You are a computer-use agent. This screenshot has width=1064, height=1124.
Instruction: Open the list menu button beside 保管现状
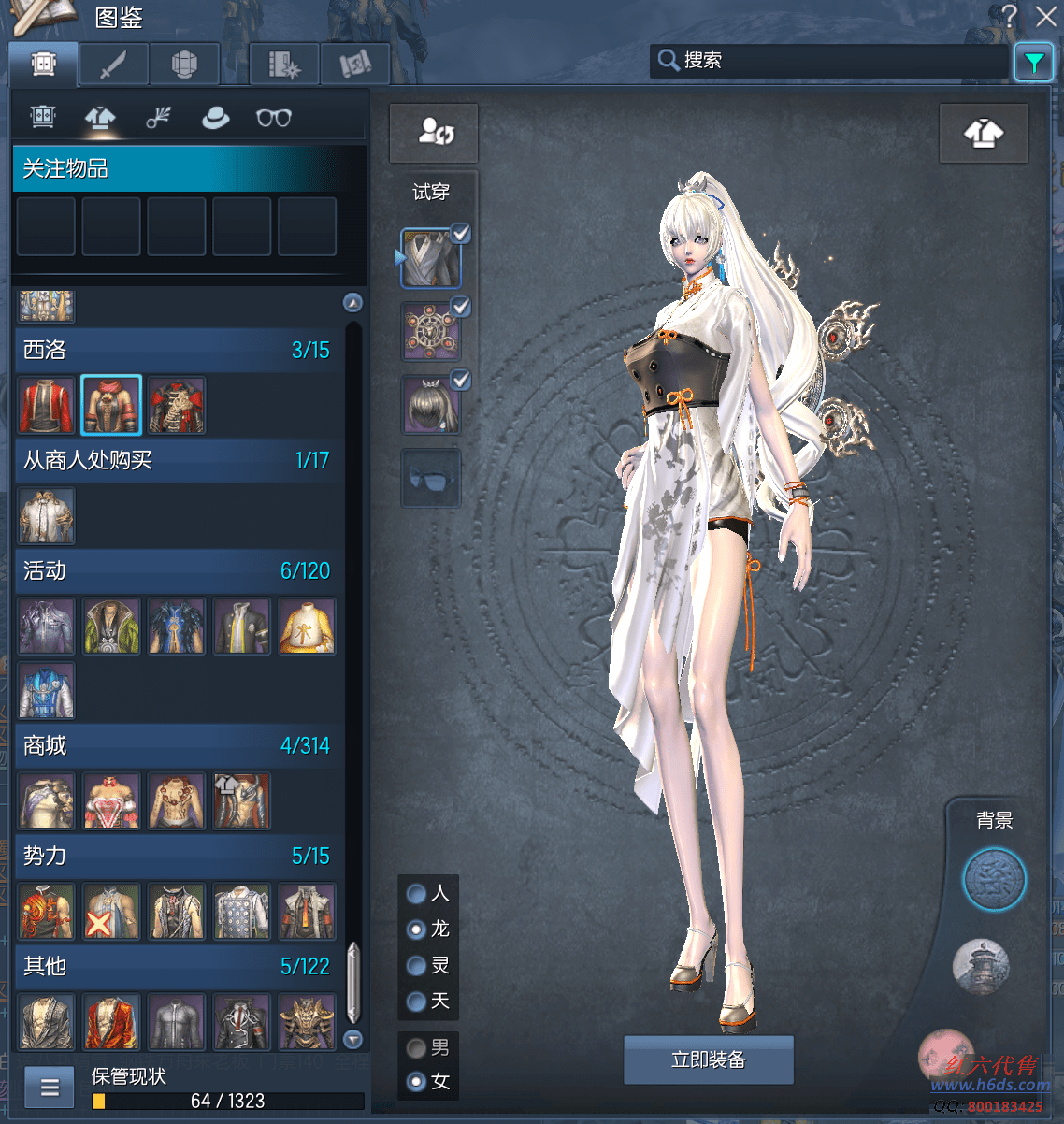point(50,1087)
